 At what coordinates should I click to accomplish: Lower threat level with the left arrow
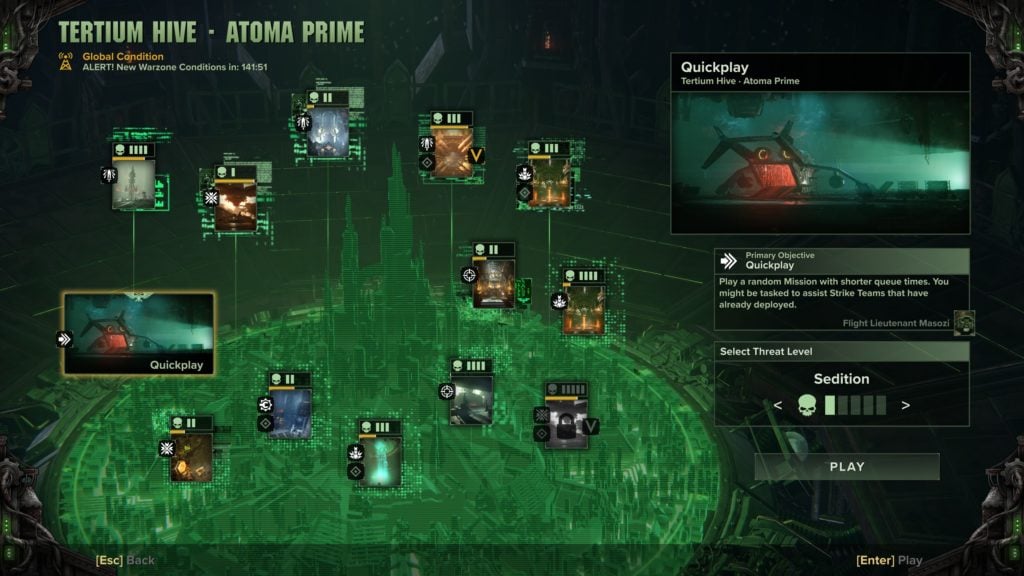(778, 405)
